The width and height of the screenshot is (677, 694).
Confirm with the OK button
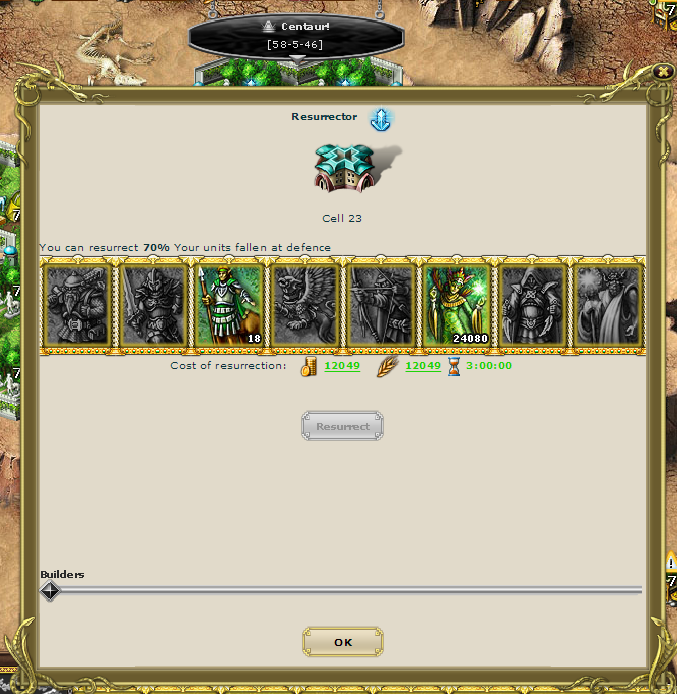[x=343, y=642]
